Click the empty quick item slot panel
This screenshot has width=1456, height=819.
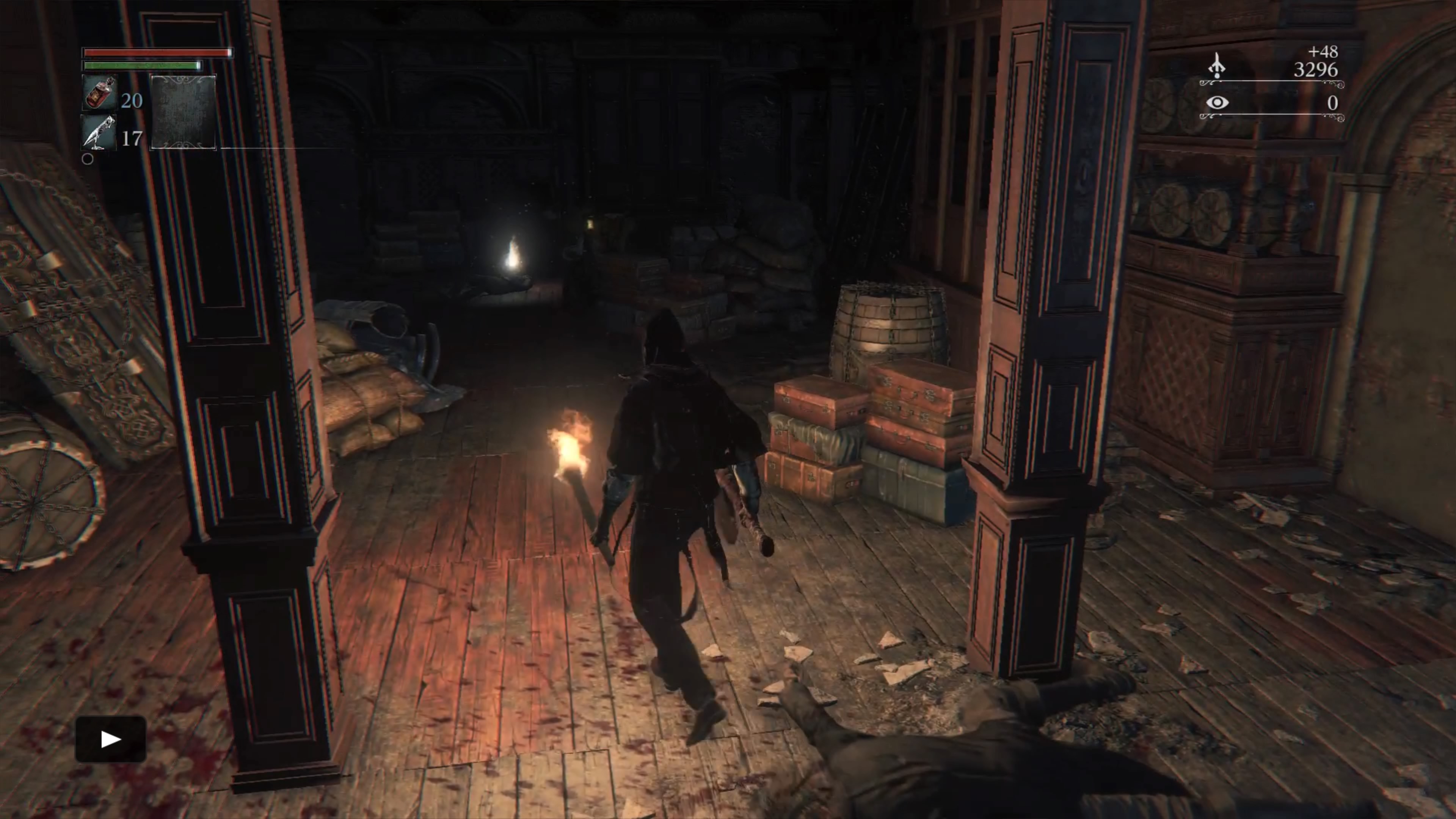click(183, 112)
